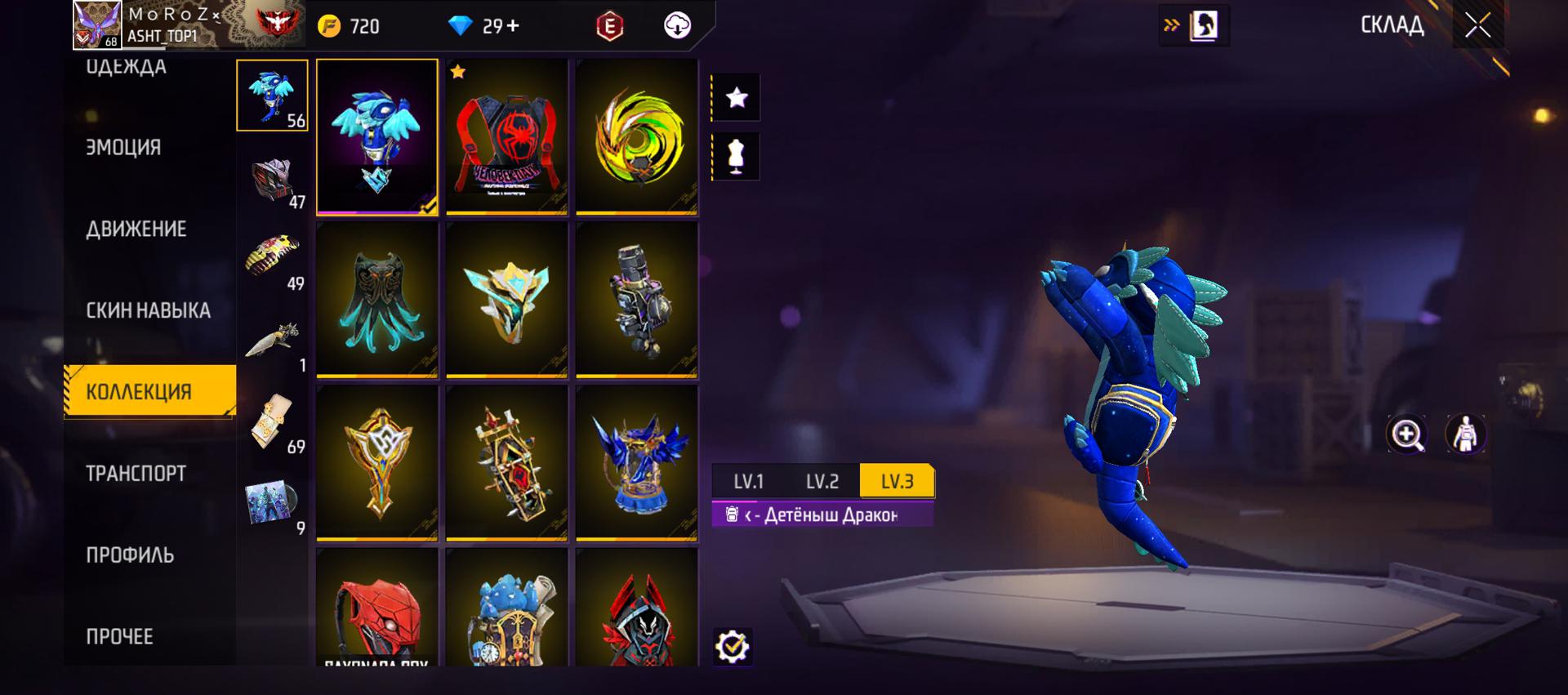
Task: Open the Профиль category
Action: (x=130, y=555)
